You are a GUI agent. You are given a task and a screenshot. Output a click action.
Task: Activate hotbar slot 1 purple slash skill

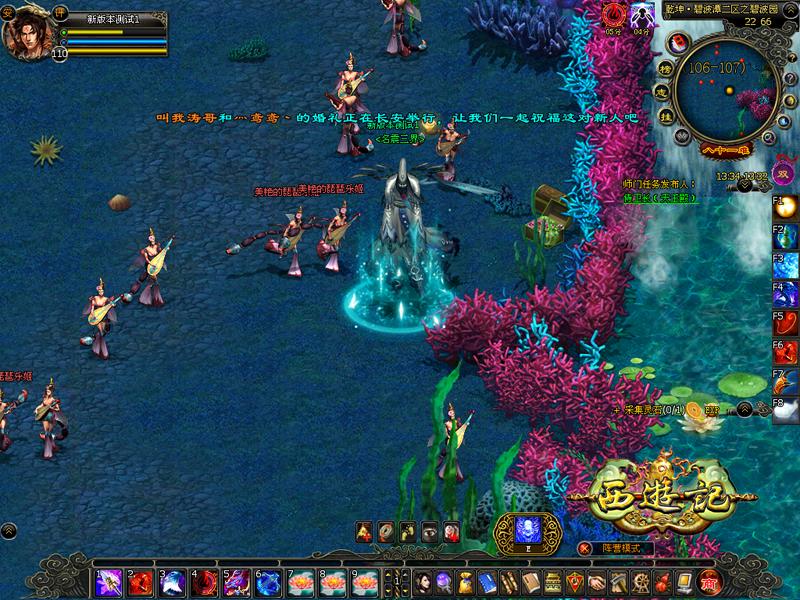[108, 581]
